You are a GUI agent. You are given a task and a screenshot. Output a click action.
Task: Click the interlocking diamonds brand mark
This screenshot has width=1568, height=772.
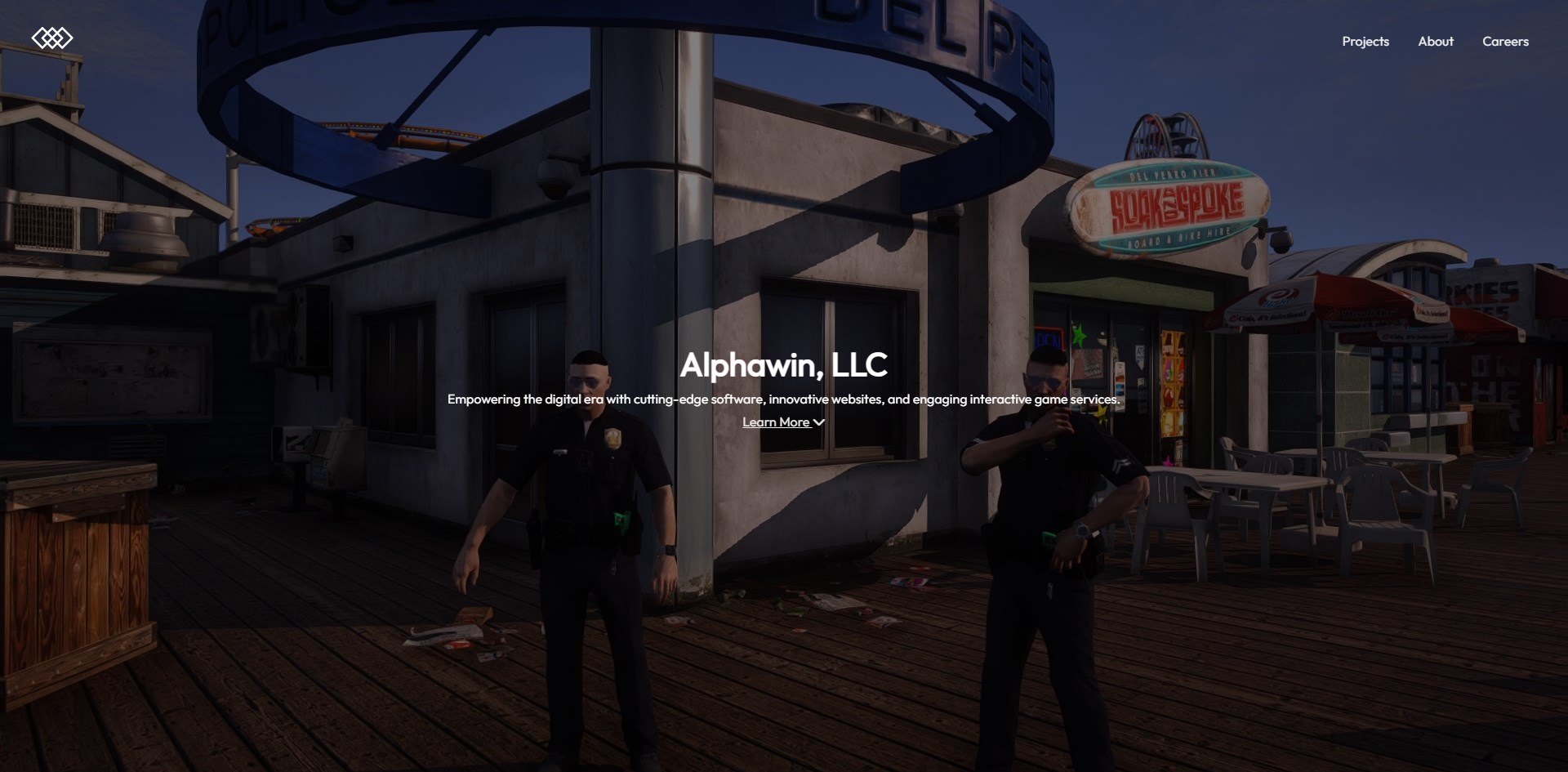tap(52, 37)
